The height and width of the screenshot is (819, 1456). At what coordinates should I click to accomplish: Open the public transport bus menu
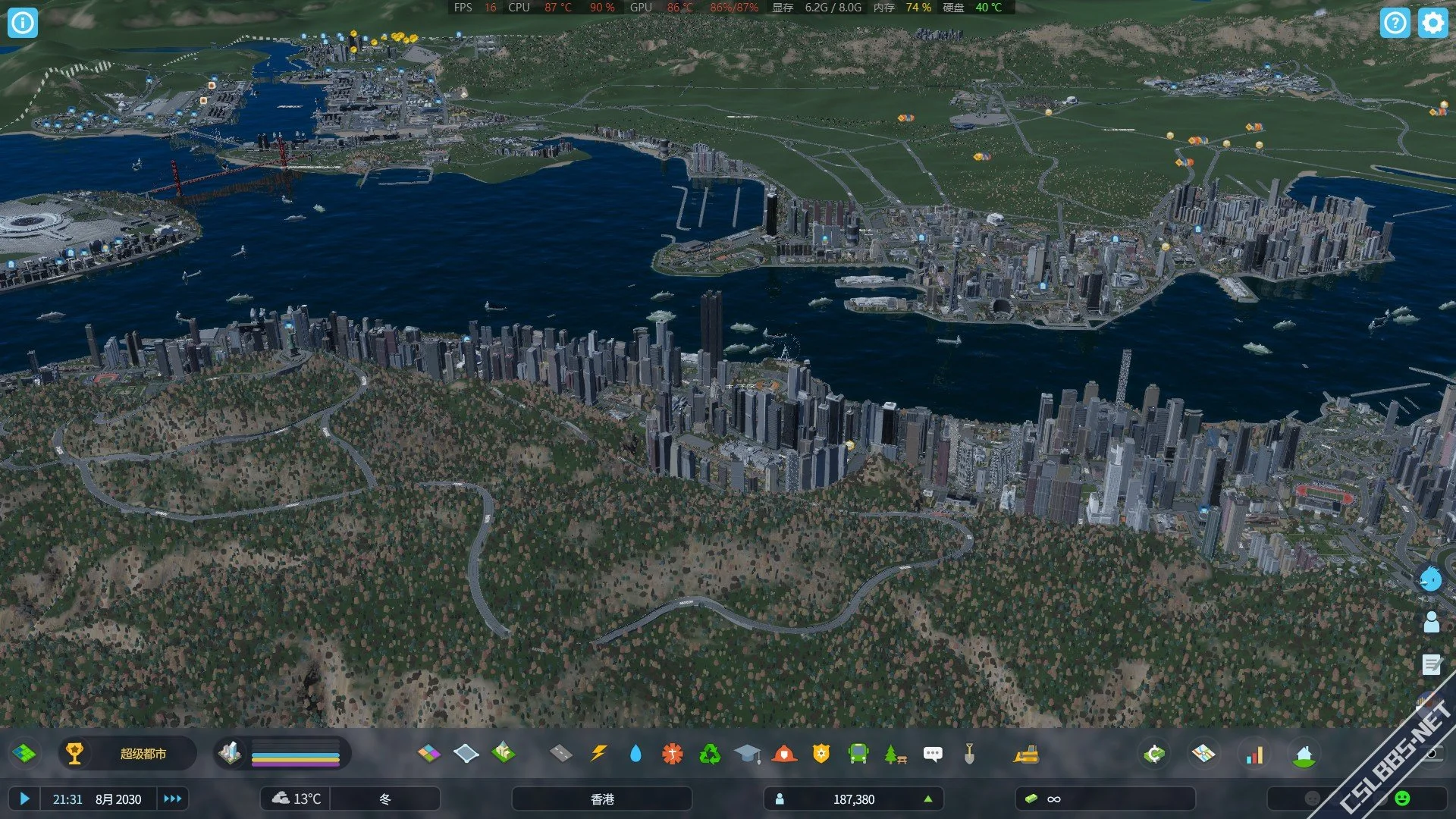click(858, 754)
